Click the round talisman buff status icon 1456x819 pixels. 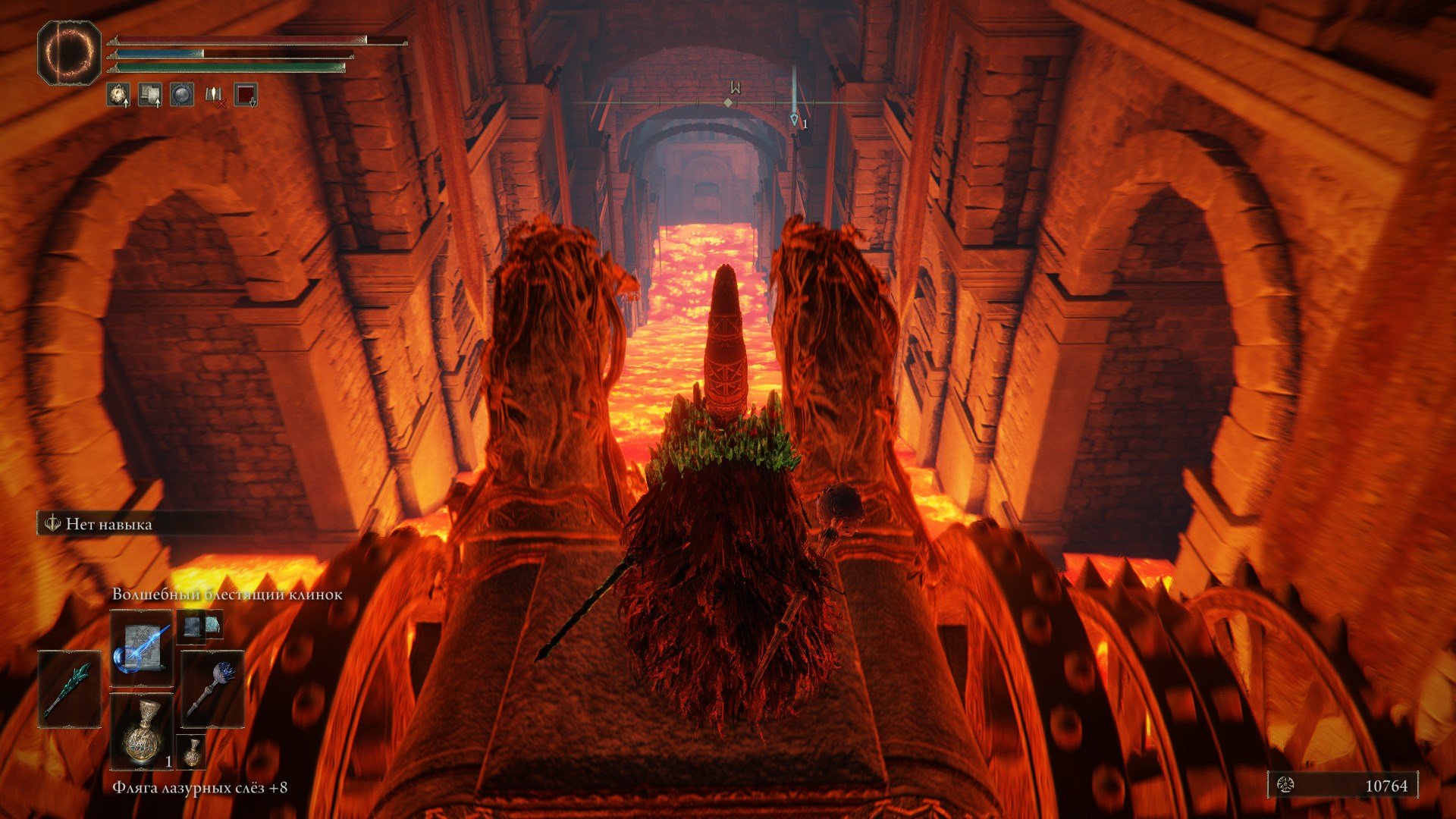tap(118, 95)
